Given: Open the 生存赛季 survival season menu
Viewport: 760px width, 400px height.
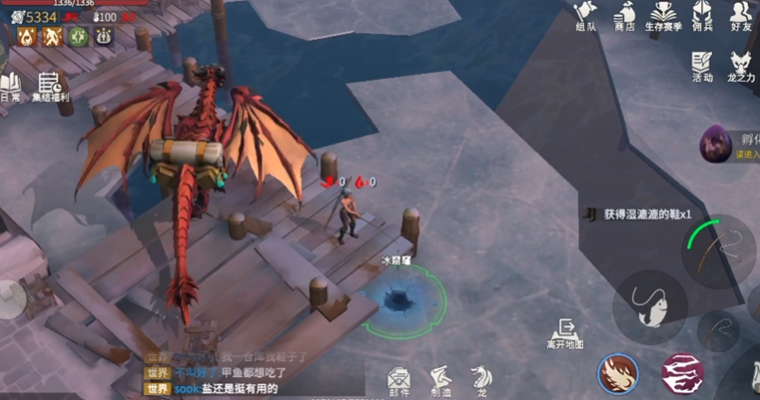Looking at the screenshot, I should point(664,14).
